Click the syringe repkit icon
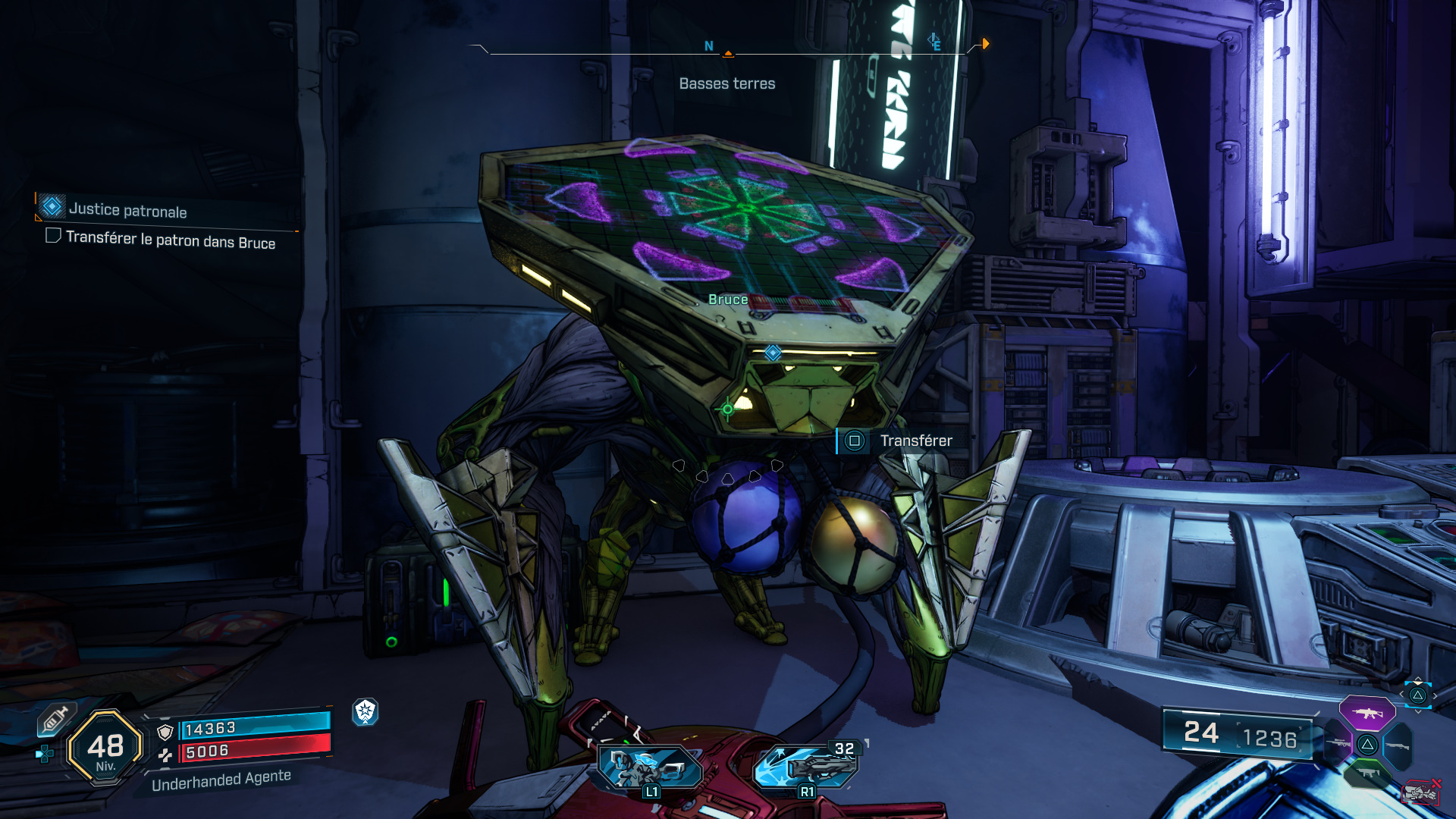Screen dimensions: 1456x819 click(55, 719)
